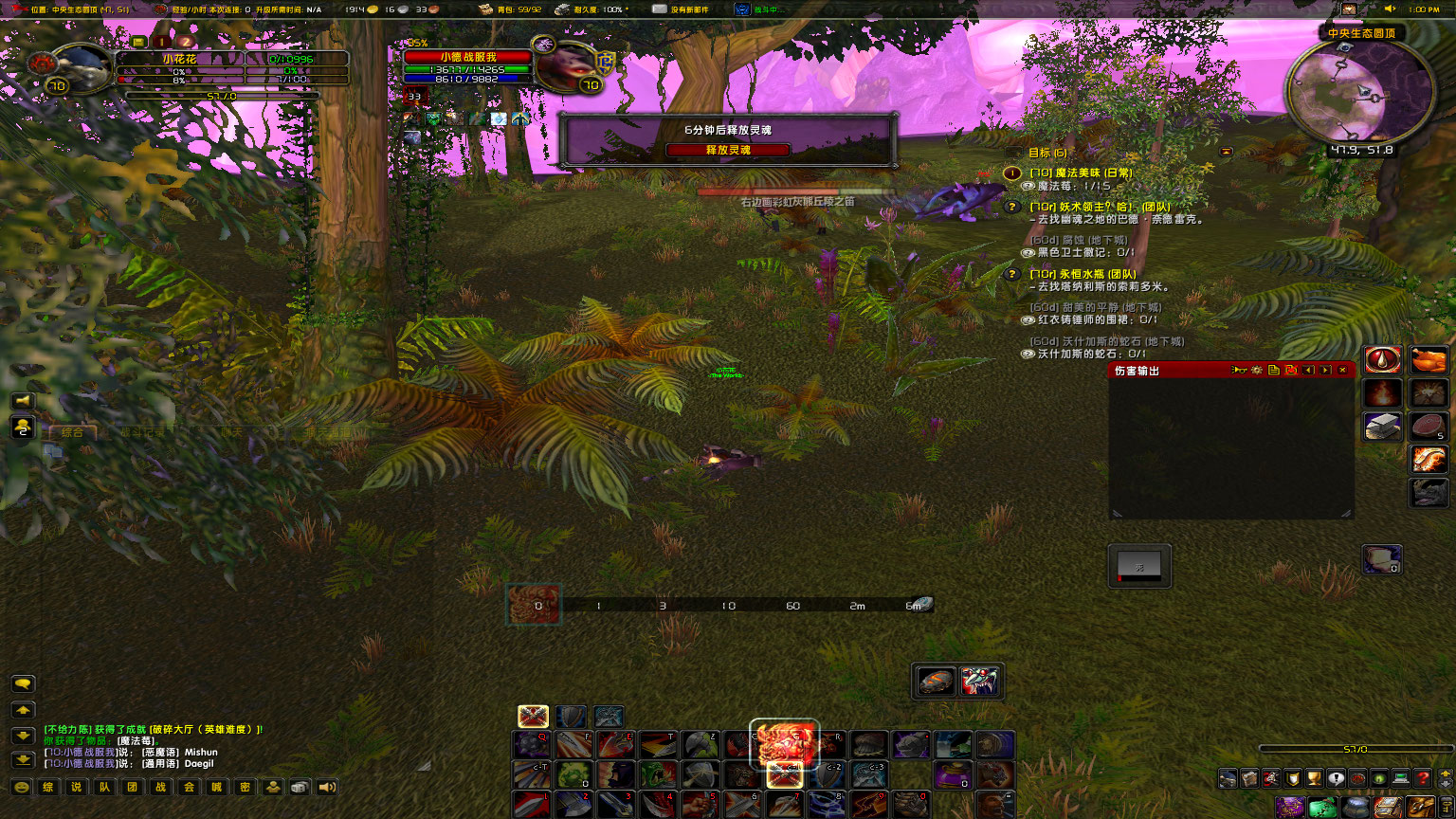Toggle the eye icon next to 沃什加斯的蛇石
This screenshot has height=819, width=1456.
click(1028, 354)
